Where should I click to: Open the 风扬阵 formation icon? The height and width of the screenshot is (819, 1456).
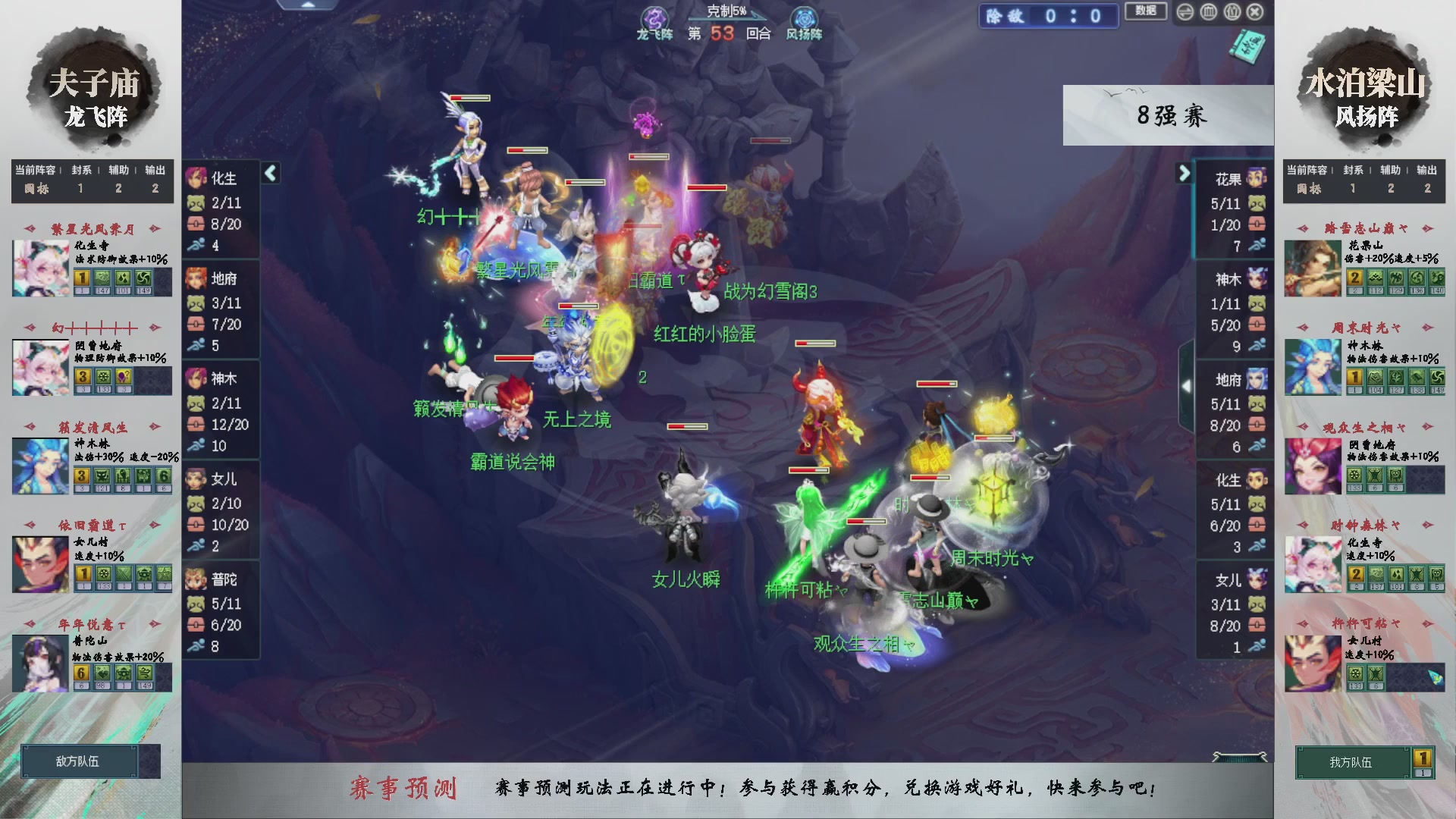pos(803,17)
